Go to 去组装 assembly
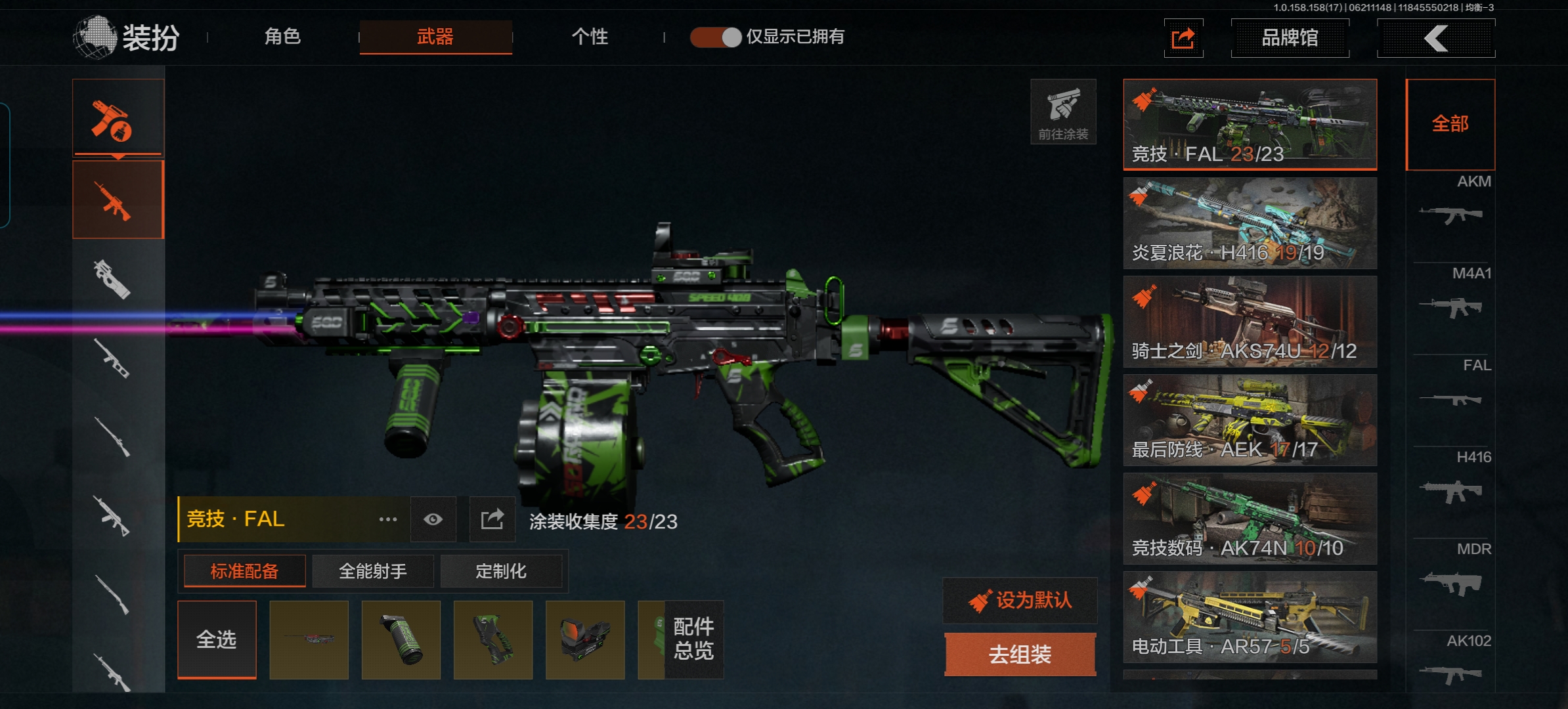Viewport: 1568px width, 709px height. pyautogui.click(x=1020, y=654)
